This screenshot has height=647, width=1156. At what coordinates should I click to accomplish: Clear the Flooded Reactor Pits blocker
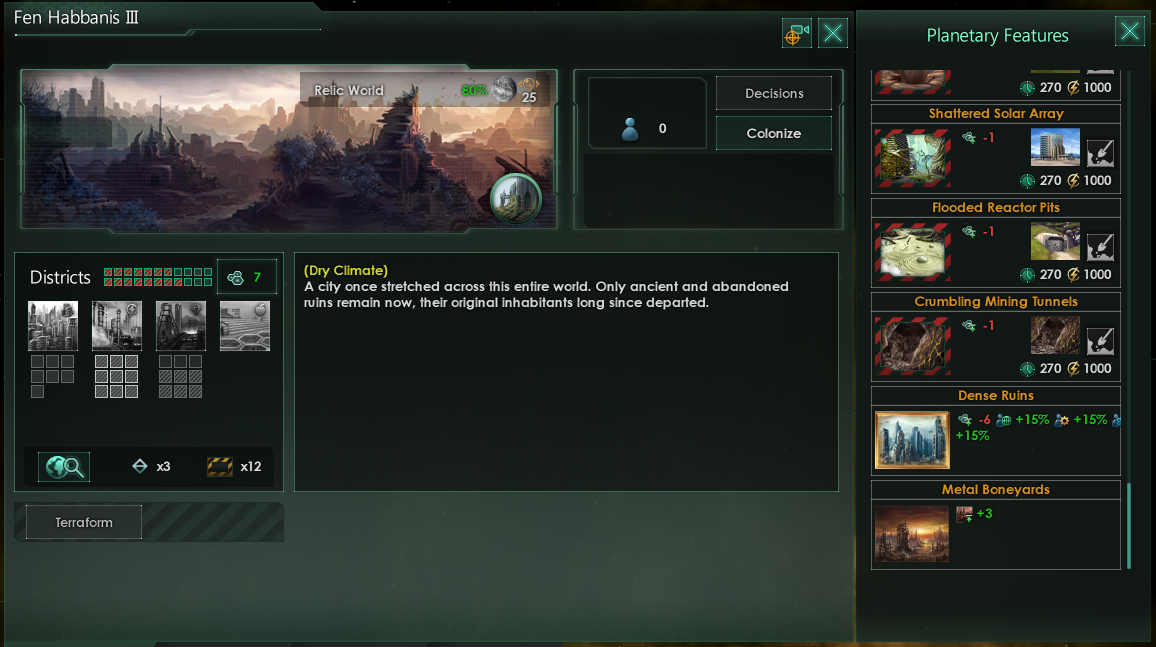coord(1100,247)
